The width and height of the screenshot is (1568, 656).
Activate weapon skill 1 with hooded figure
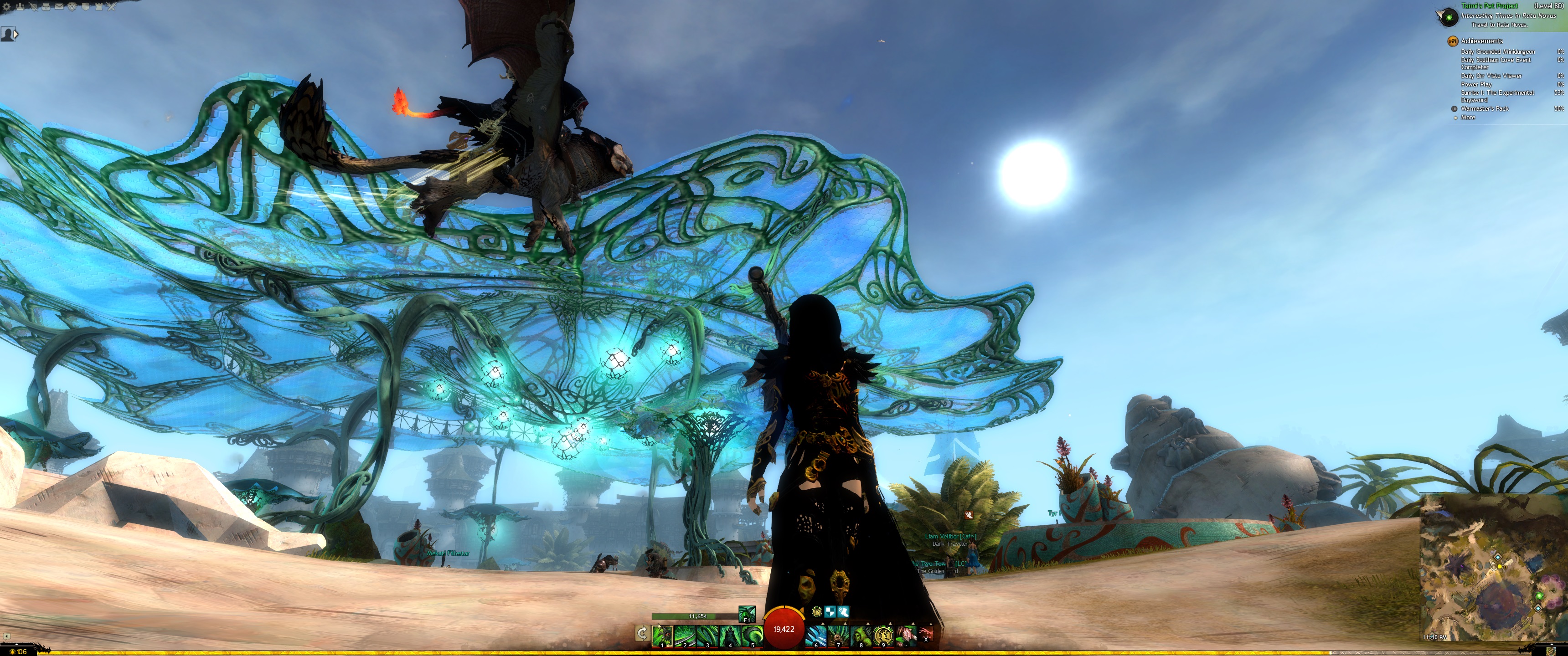(662, 636)
